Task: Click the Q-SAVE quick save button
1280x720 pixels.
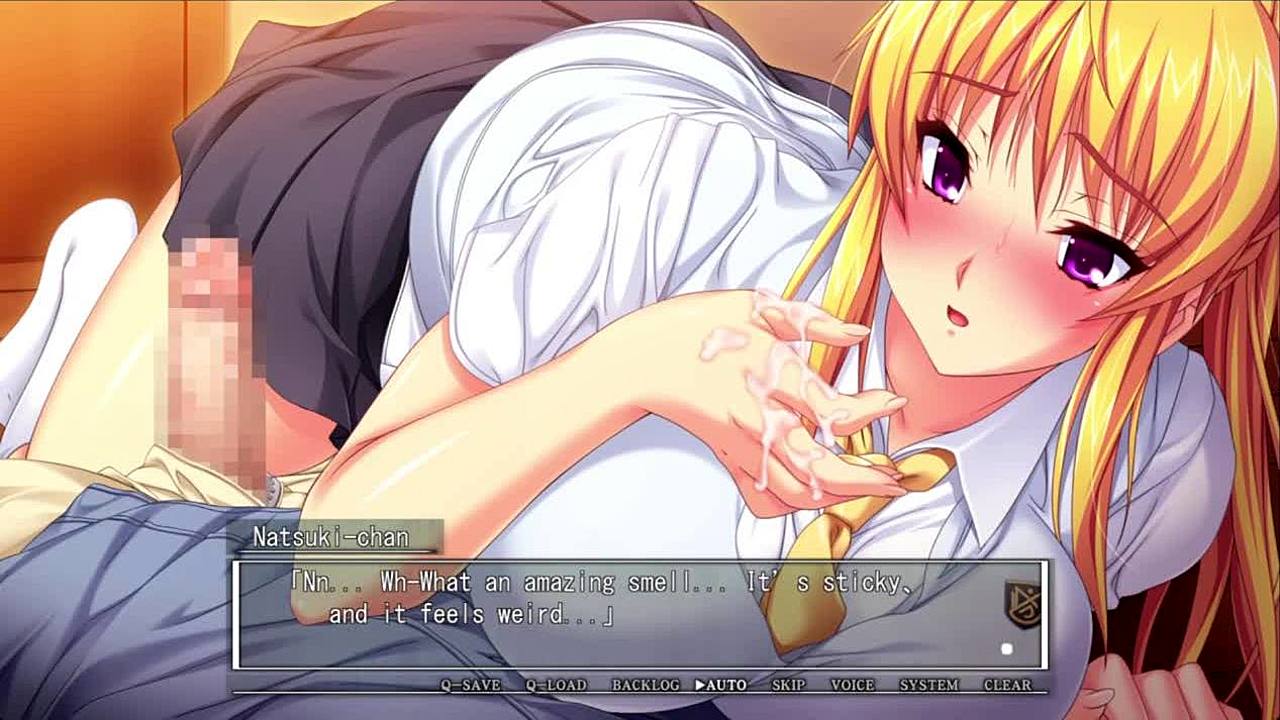Action: pyautogui.click(x=471, y=685)
